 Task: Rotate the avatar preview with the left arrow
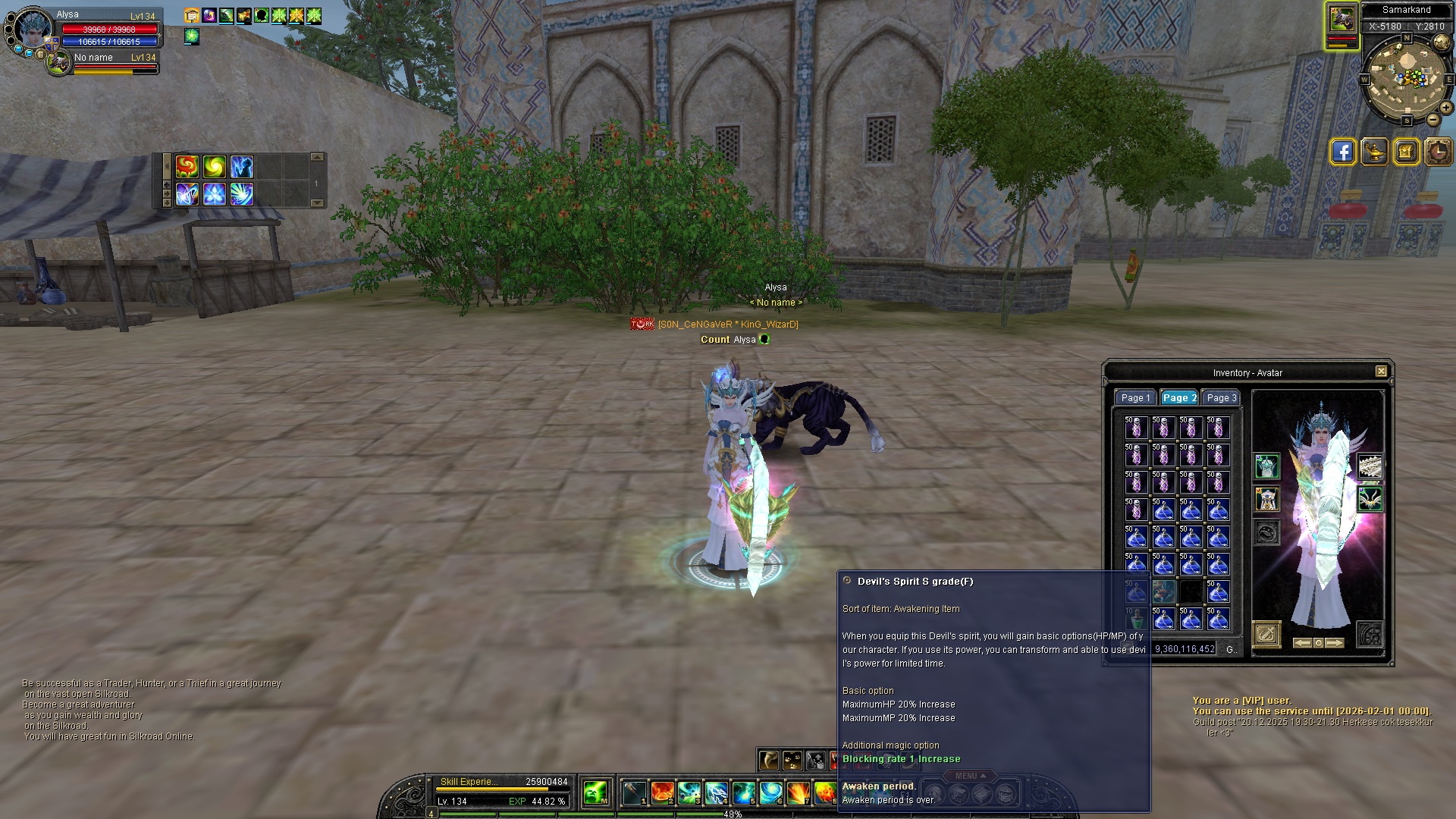click(x=1302, y=643)
